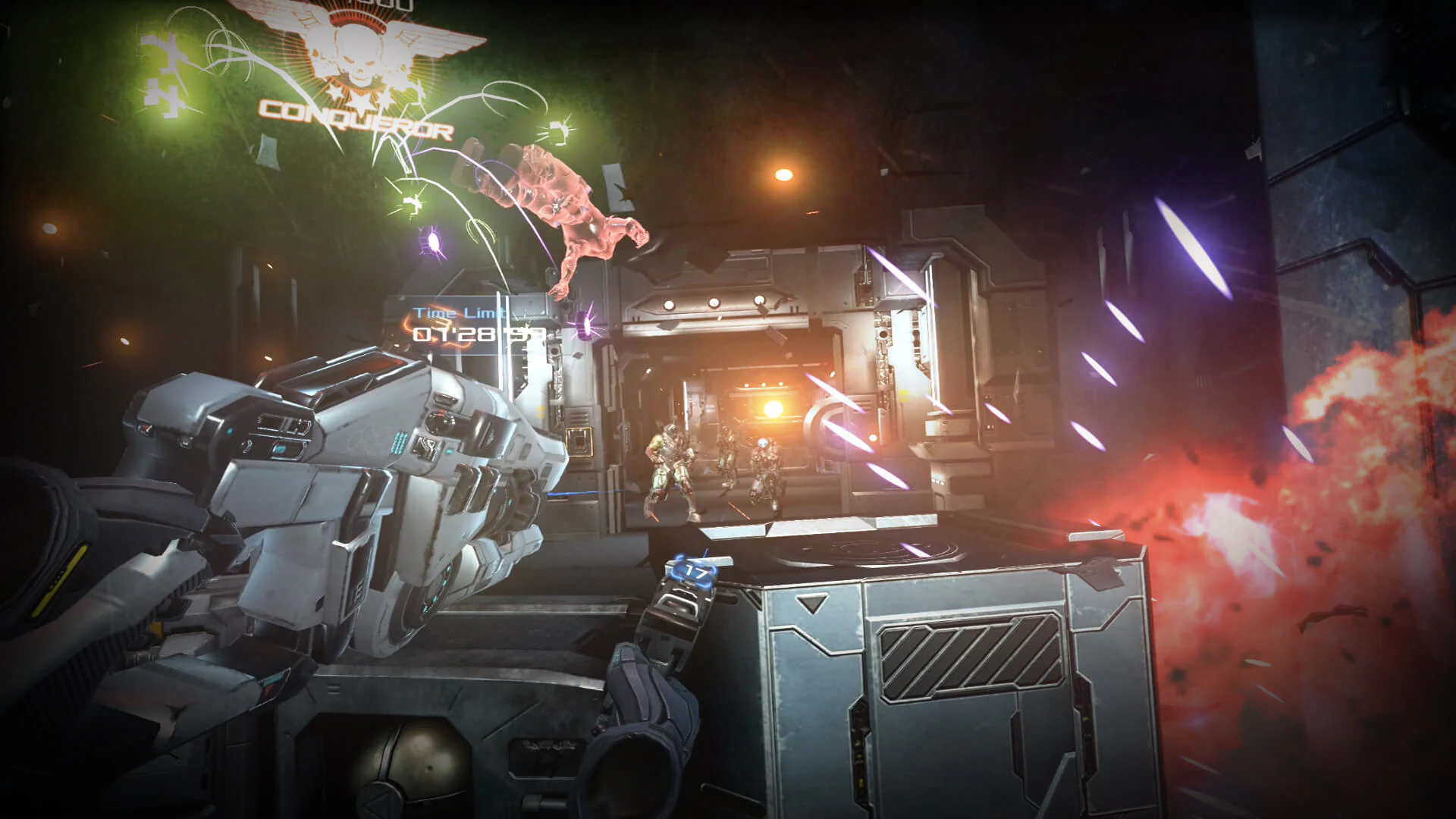Toggle the red hologram enemy outline
The width and height of the screenshot is (1456, 819).
pos(576,220)
